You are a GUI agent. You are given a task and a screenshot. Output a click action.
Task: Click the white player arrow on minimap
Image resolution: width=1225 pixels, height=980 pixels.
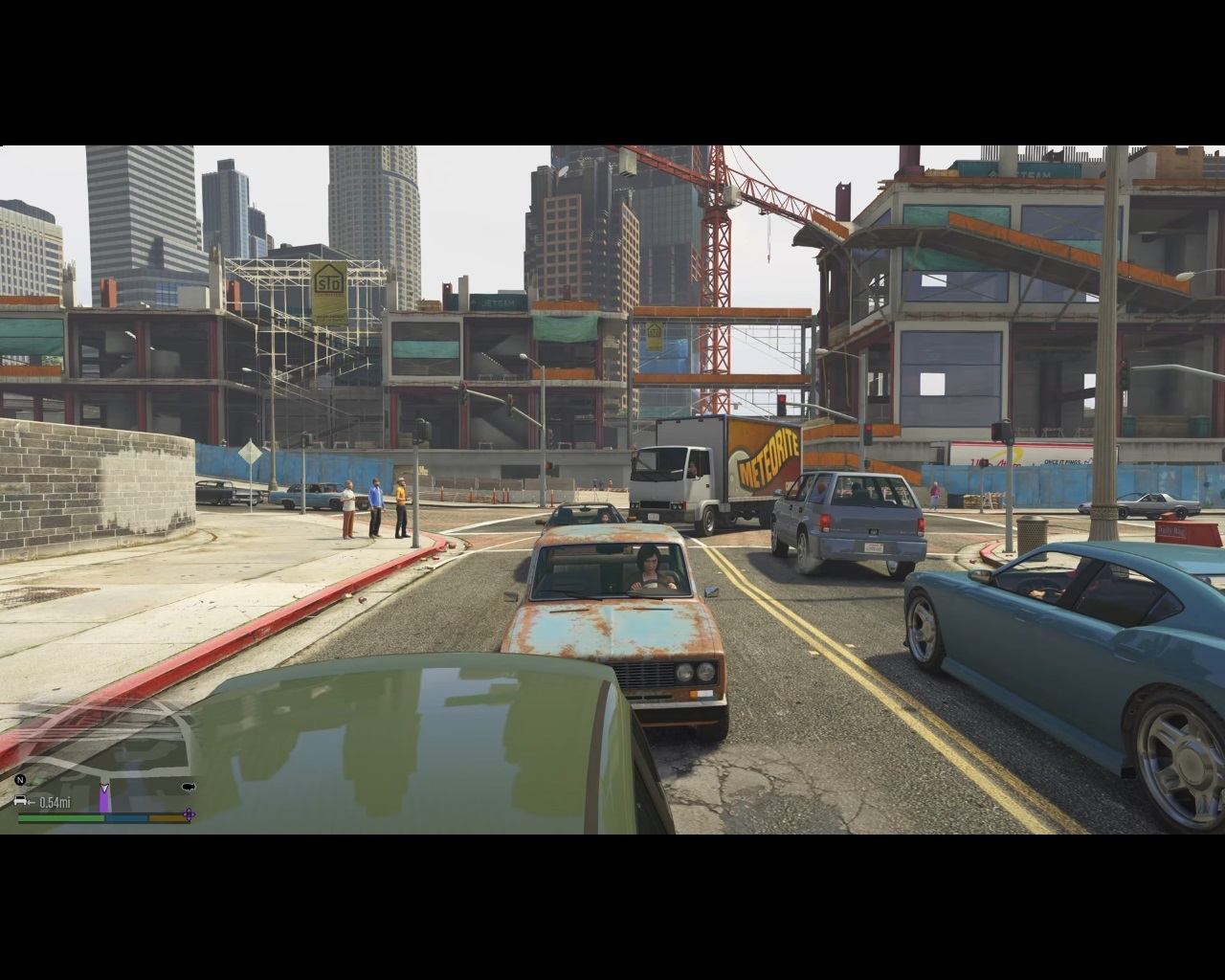[104, 789]
